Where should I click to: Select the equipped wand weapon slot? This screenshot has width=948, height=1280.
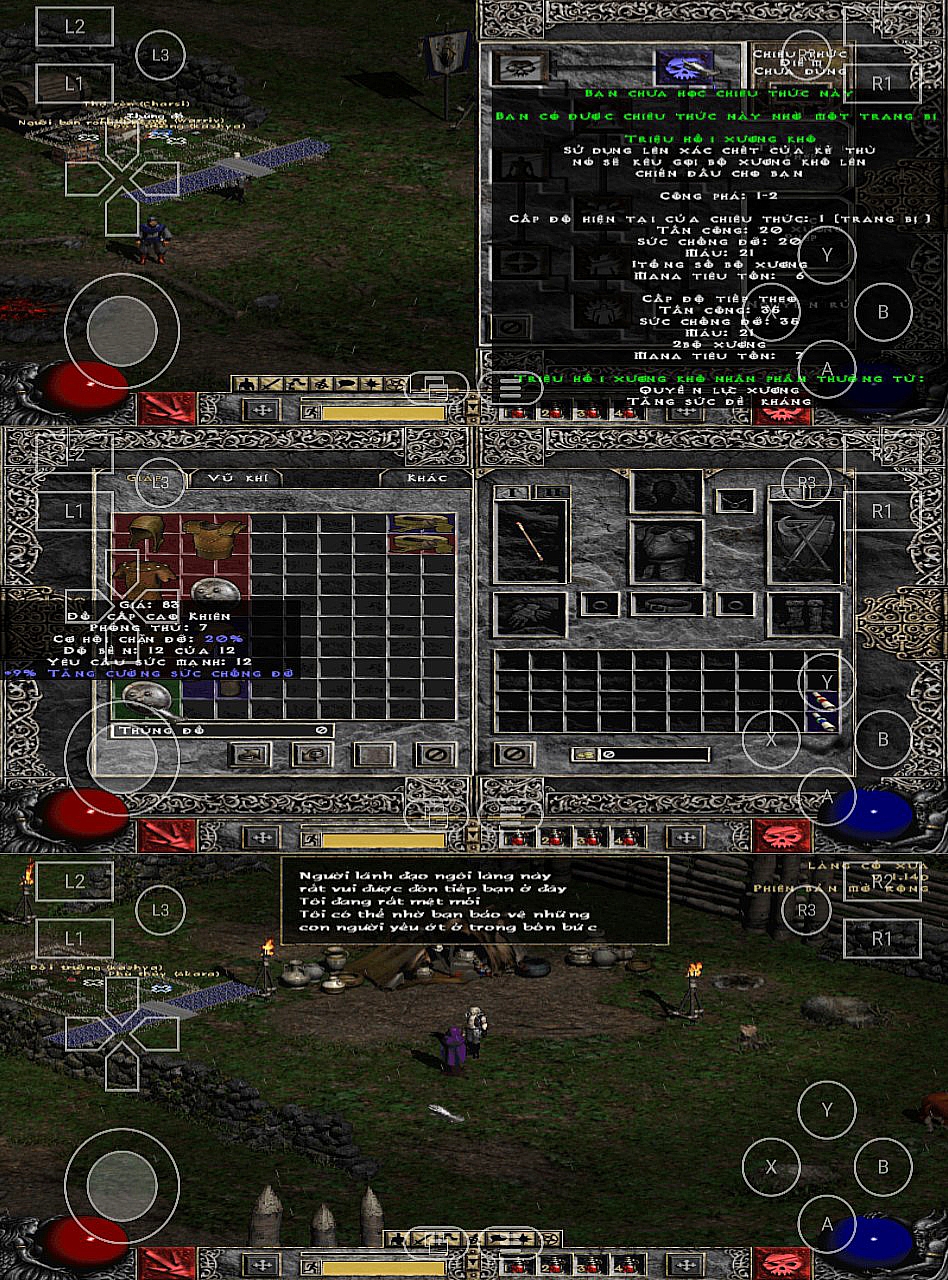pyautogui.click(x=530, y=539)
